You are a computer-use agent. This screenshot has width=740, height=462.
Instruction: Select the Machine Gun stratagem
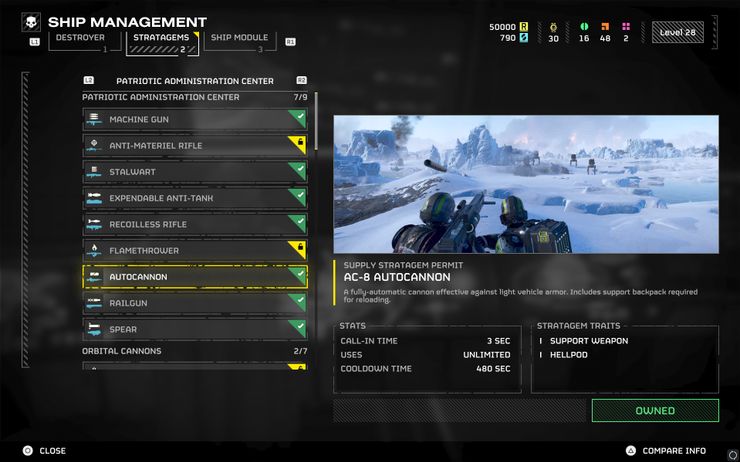coord(194,120)
